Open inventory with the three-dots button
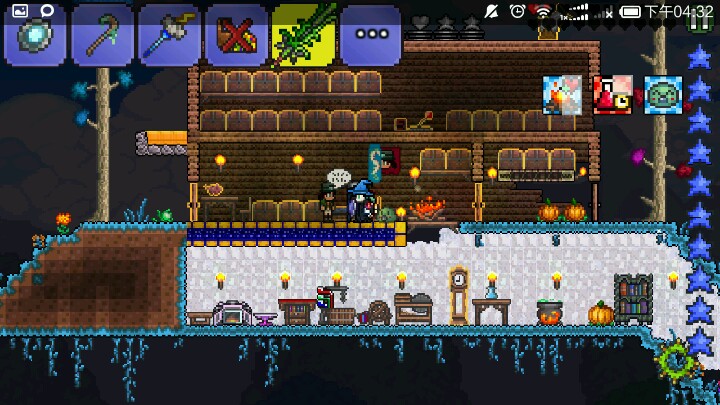Image resolution: width=720 pixels, height=405 pixels. point(370,38)
